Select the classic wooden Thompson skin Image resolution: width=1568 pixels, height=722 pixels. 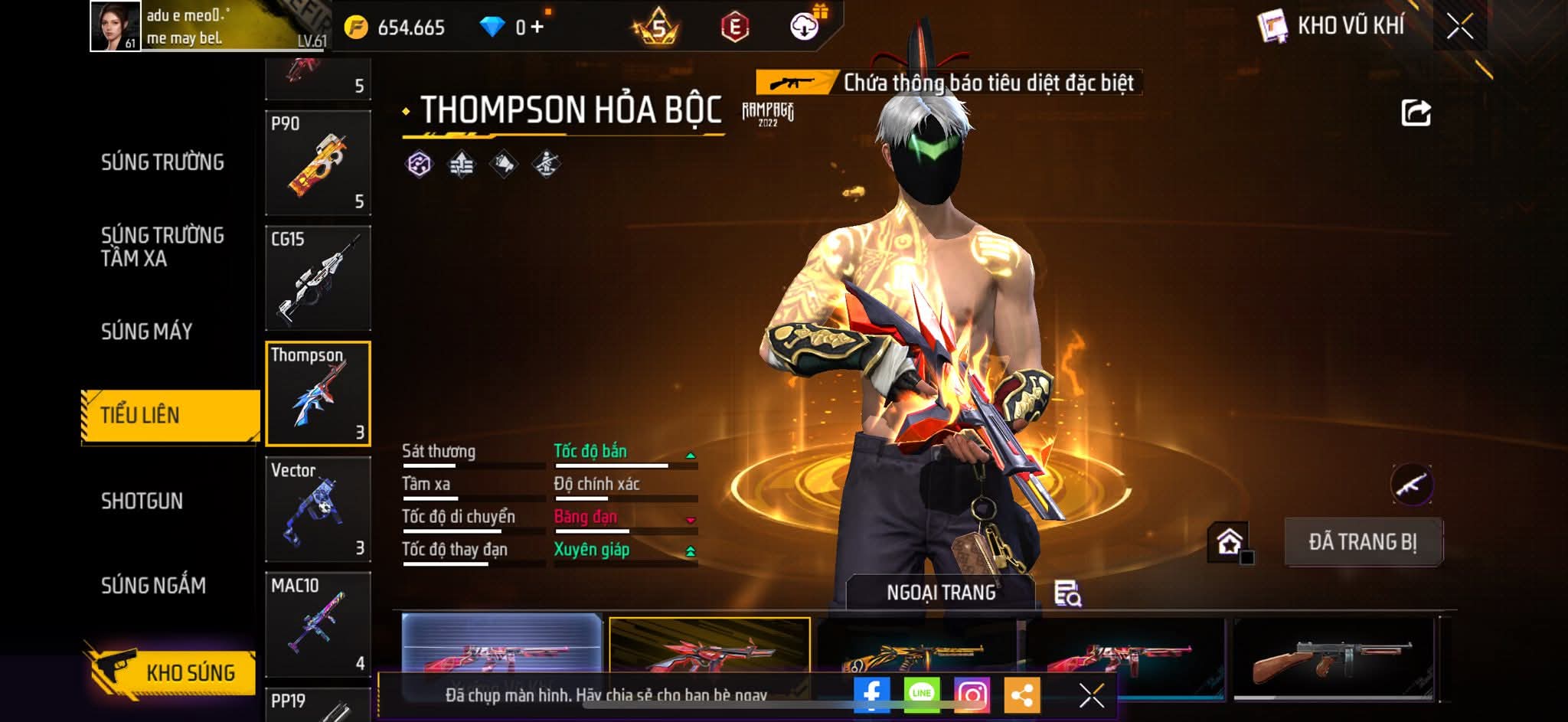coord(1332,658)
